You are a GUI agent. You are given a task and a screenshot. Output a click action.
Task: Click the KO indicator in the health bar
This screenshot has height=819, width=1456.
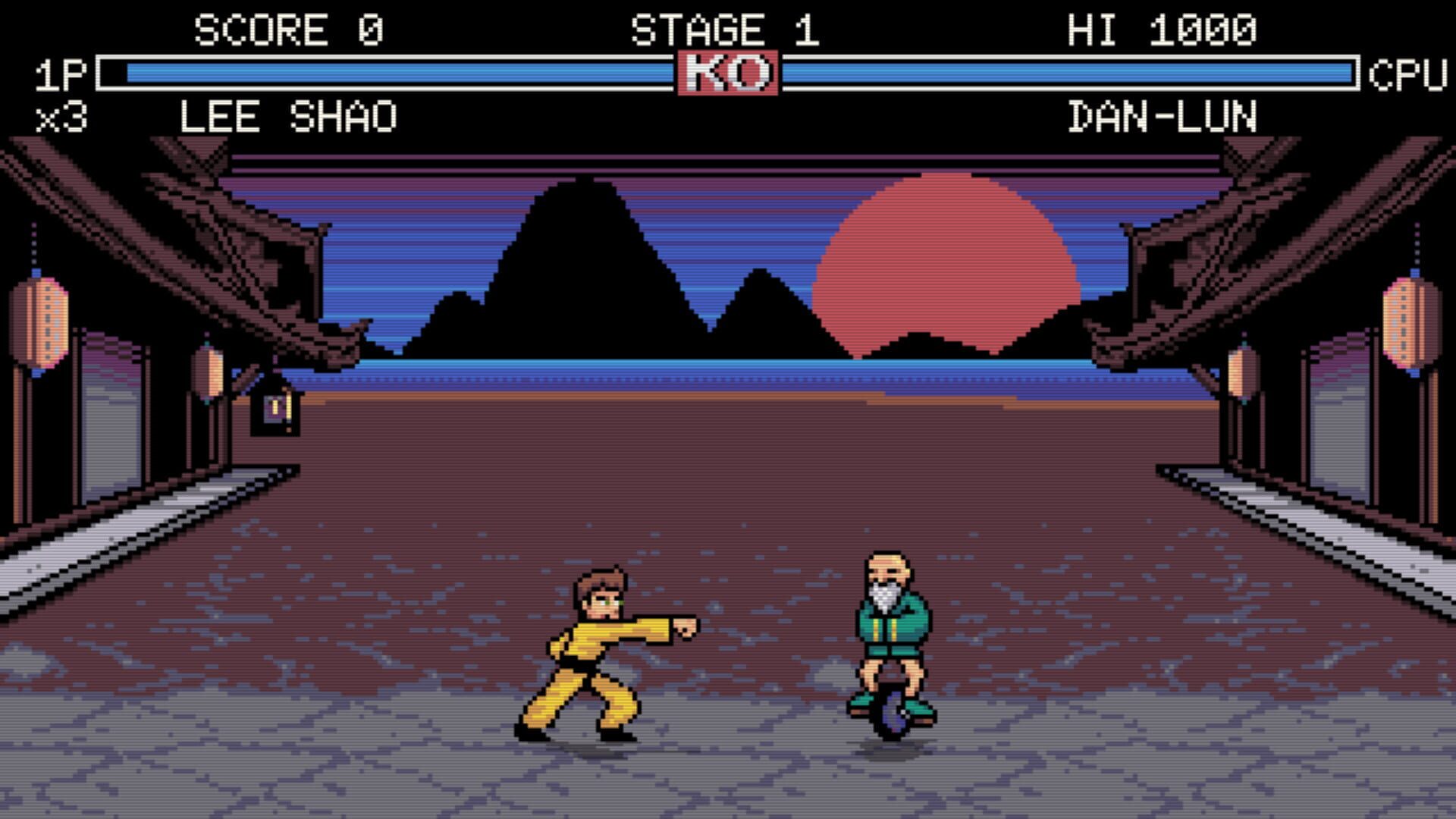pos(728,71)
